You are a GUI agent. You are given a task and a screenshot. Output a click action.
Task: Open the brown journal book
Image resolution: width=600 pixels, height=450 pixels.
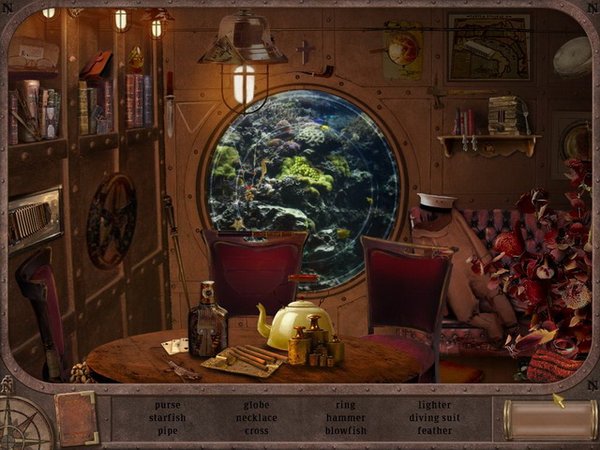tap(76, 417)
